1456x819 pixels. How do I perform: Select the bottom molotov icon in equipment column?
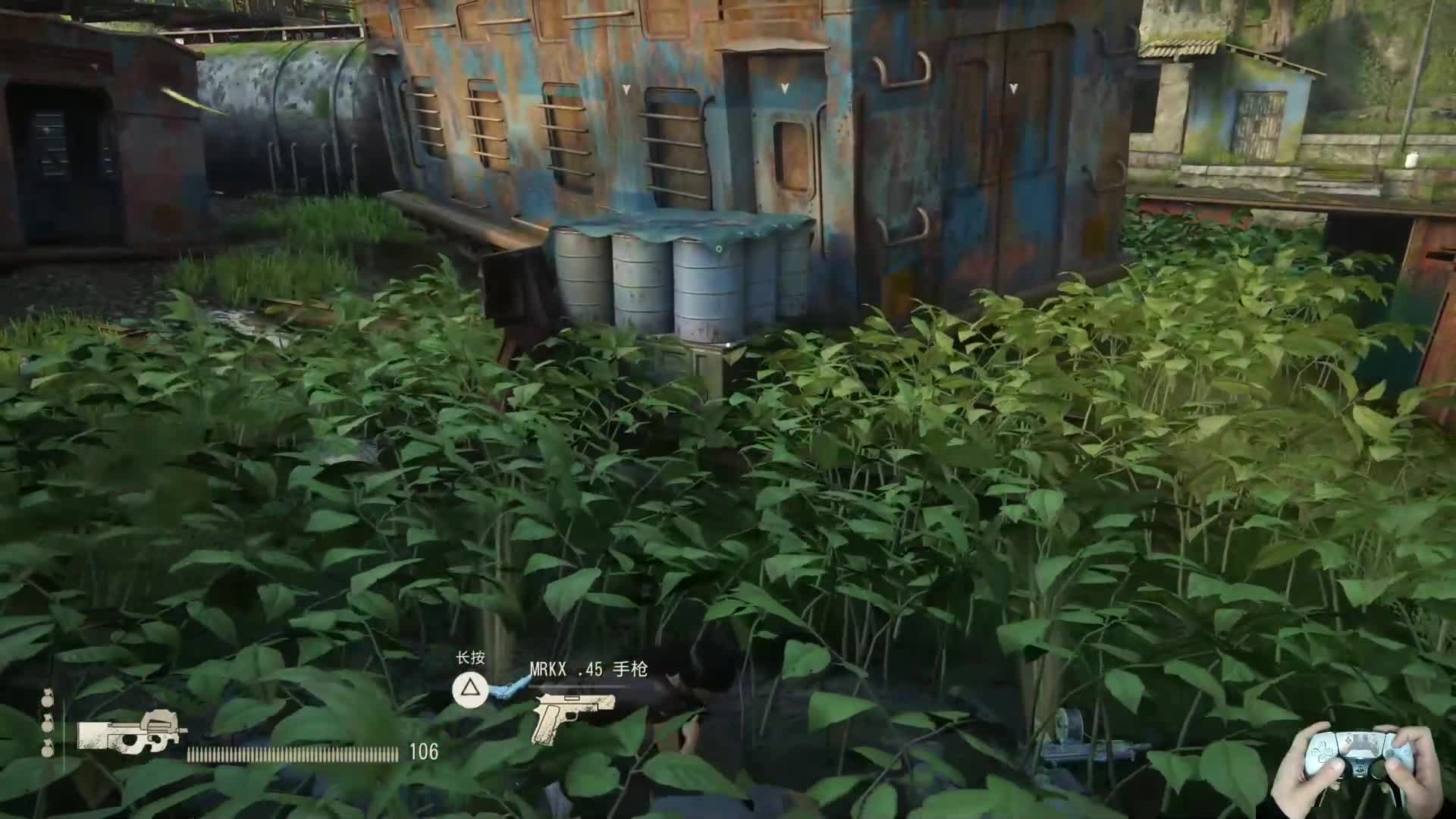(47, 751)
